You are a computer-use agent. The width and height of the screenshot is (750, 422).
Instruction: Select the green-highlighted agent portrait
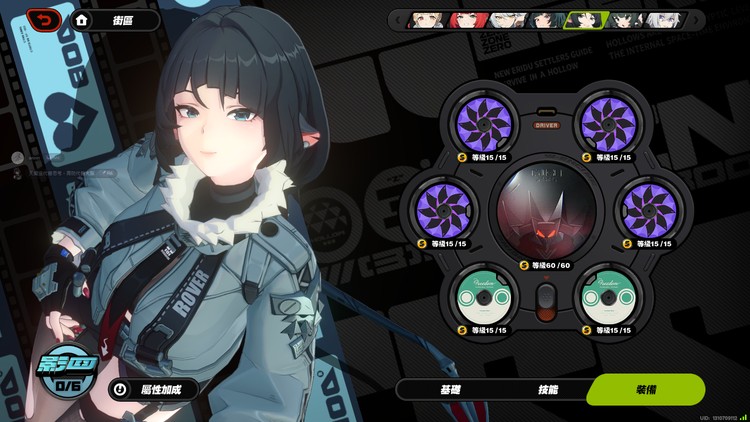click(584, 19)
